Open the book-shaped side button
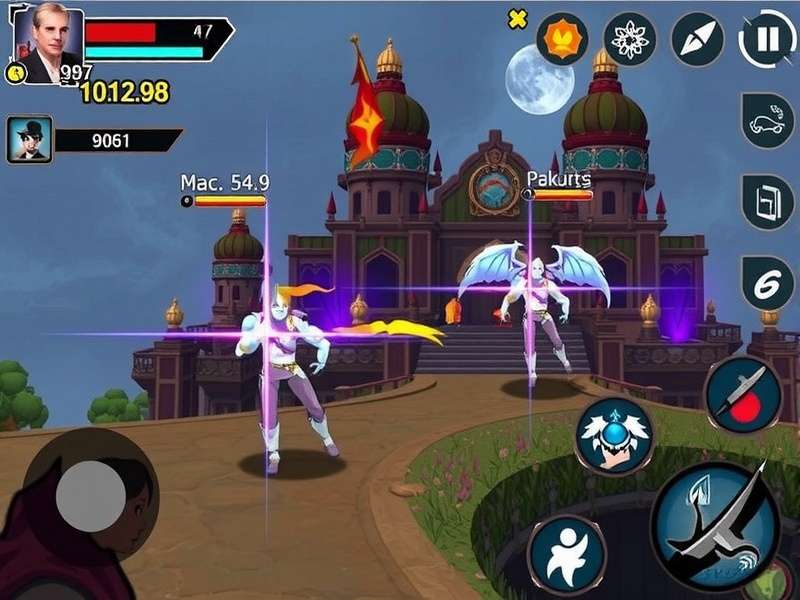The width and height of the screenshot is (800, 600). click(x=767, y=201)
